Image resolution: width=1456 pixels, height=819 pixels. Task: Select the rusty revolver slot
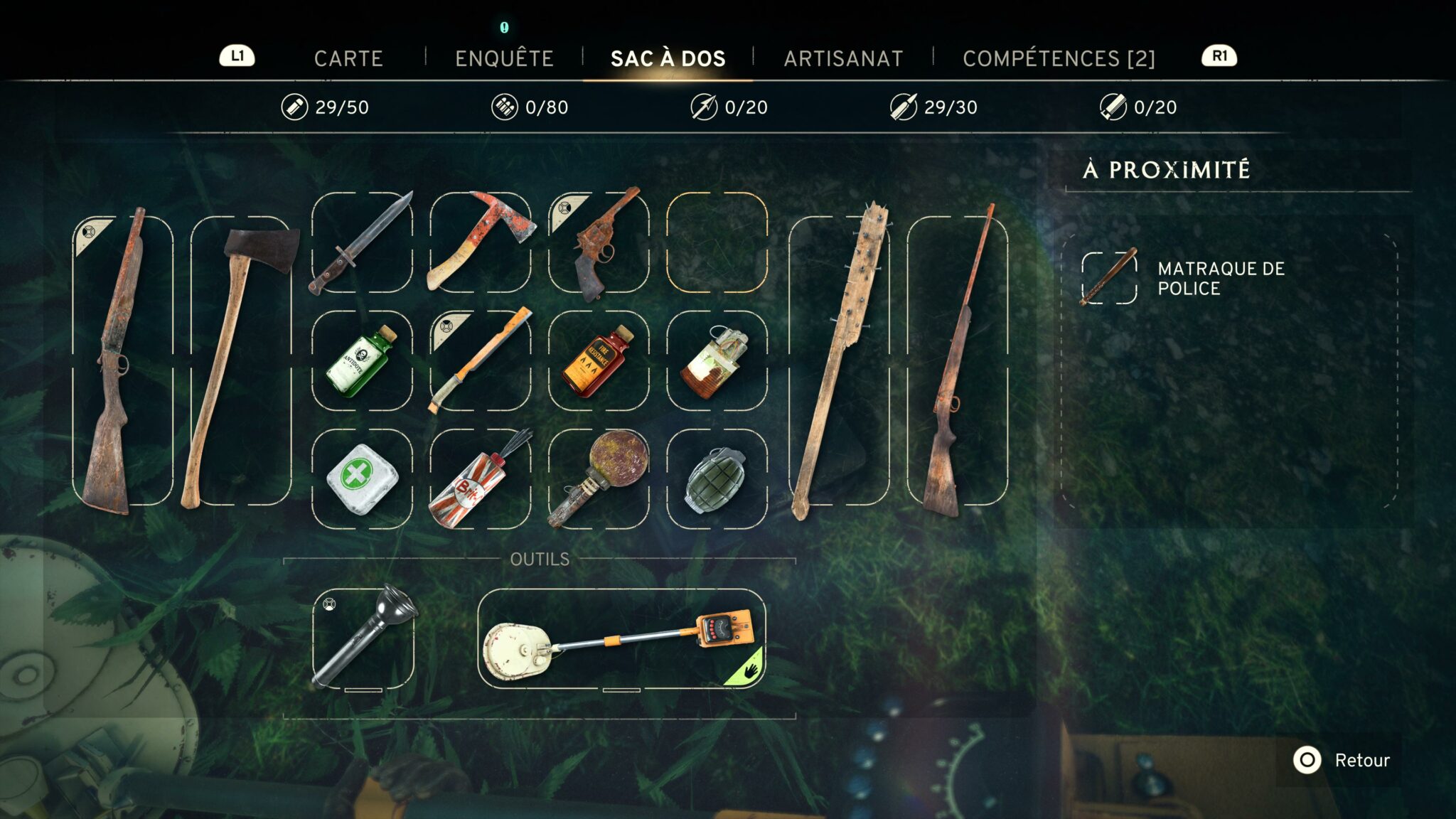click(x=599, y=242)
